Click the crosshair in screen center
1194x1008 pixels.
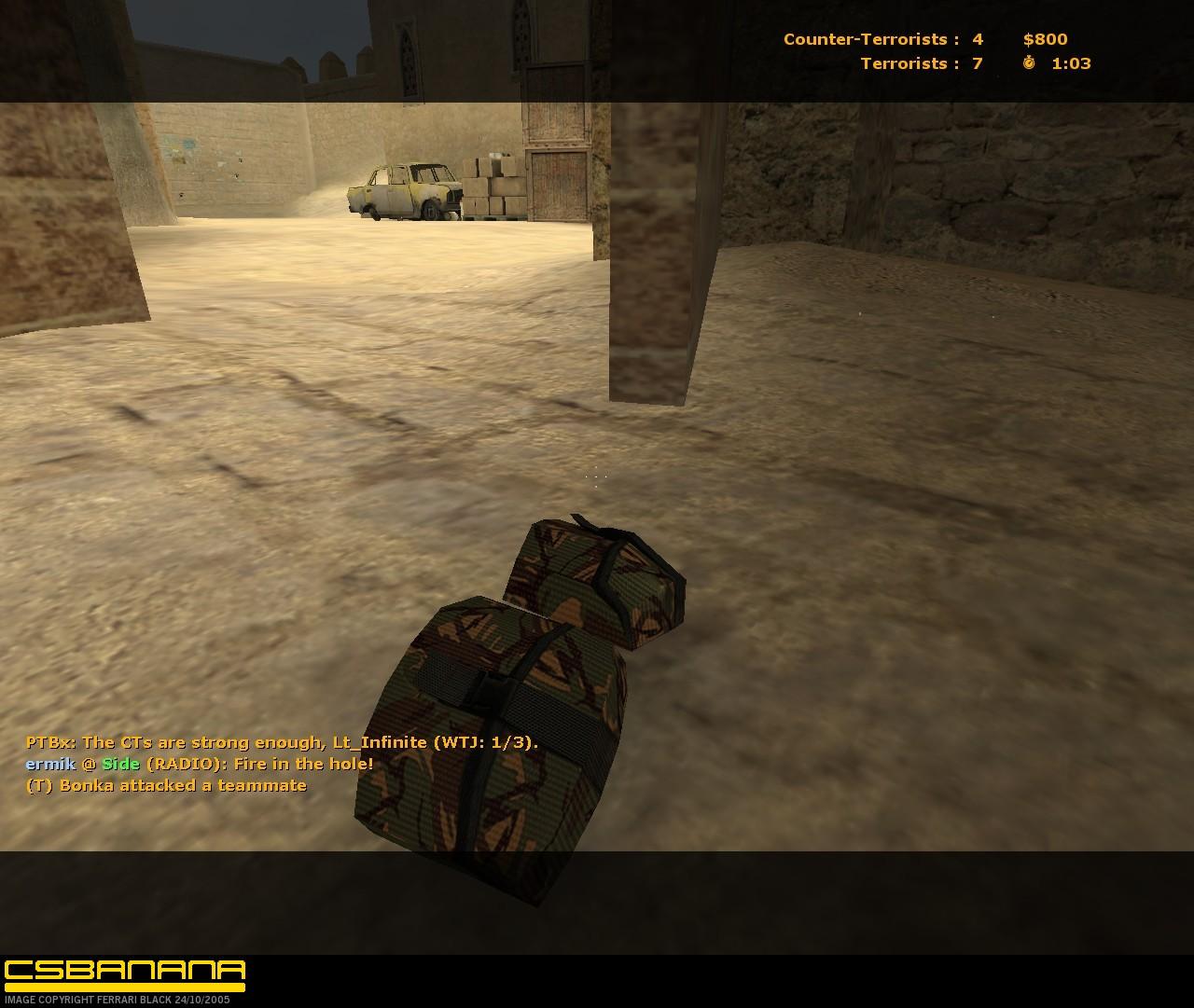click(595, 477)
